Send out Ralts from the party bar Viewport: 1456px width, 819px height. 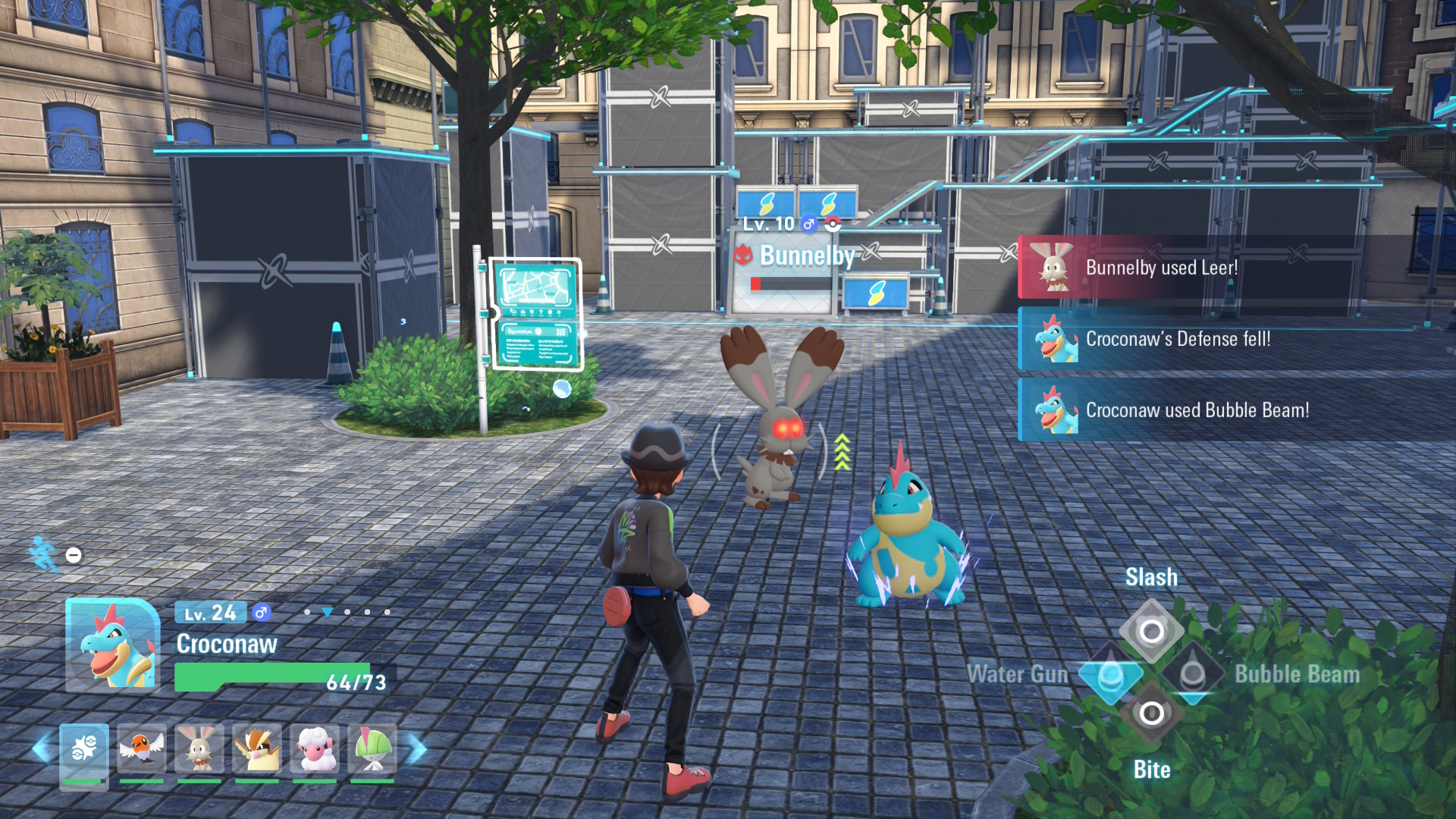tap(372, 750)
